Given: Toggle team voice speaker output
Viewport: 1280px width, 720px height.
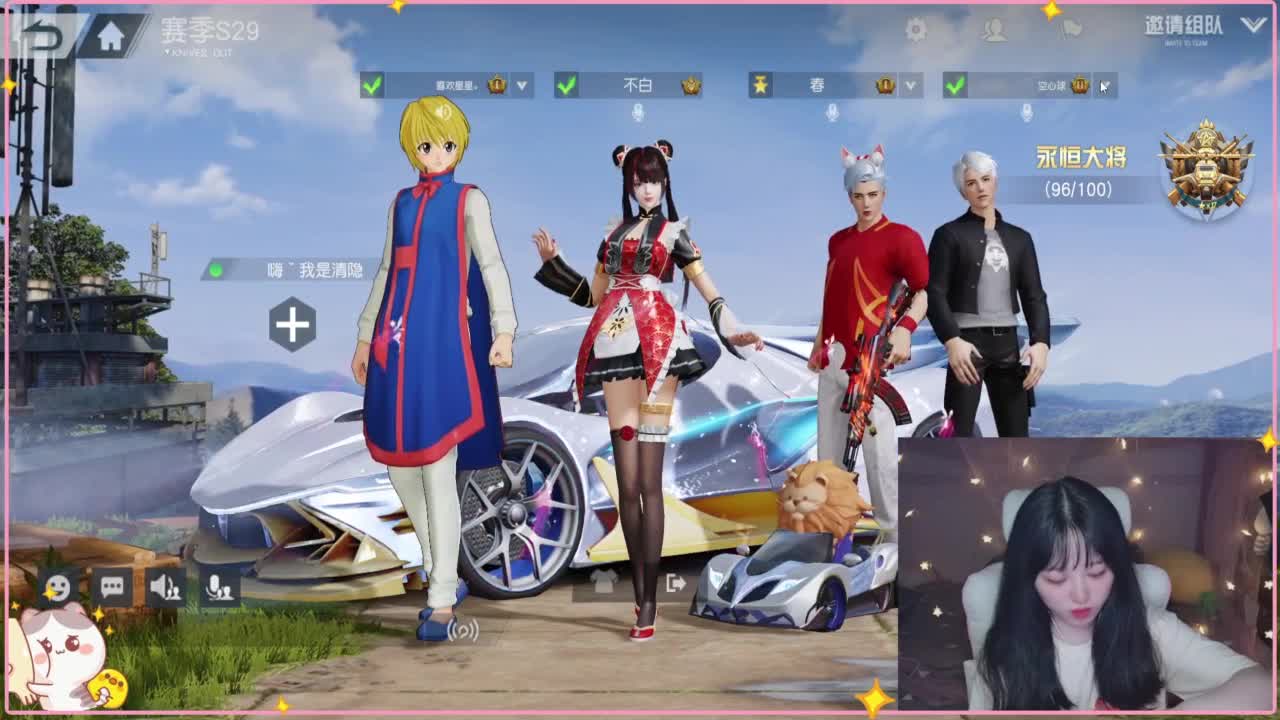Looking at the screenshot, I should 163,588.
